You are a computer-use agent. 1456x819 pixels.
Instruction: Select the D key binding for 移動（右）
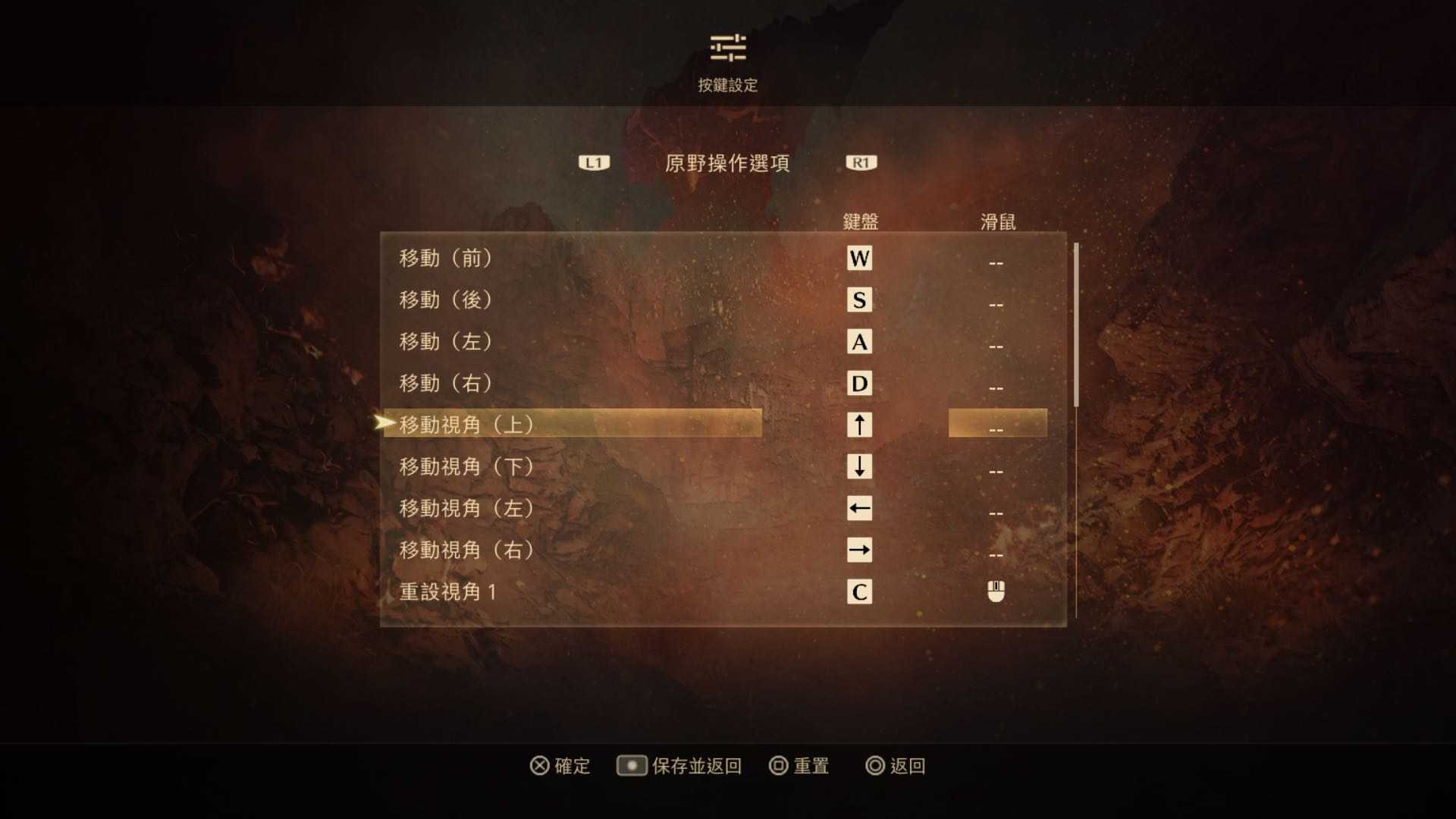[860, 384]
